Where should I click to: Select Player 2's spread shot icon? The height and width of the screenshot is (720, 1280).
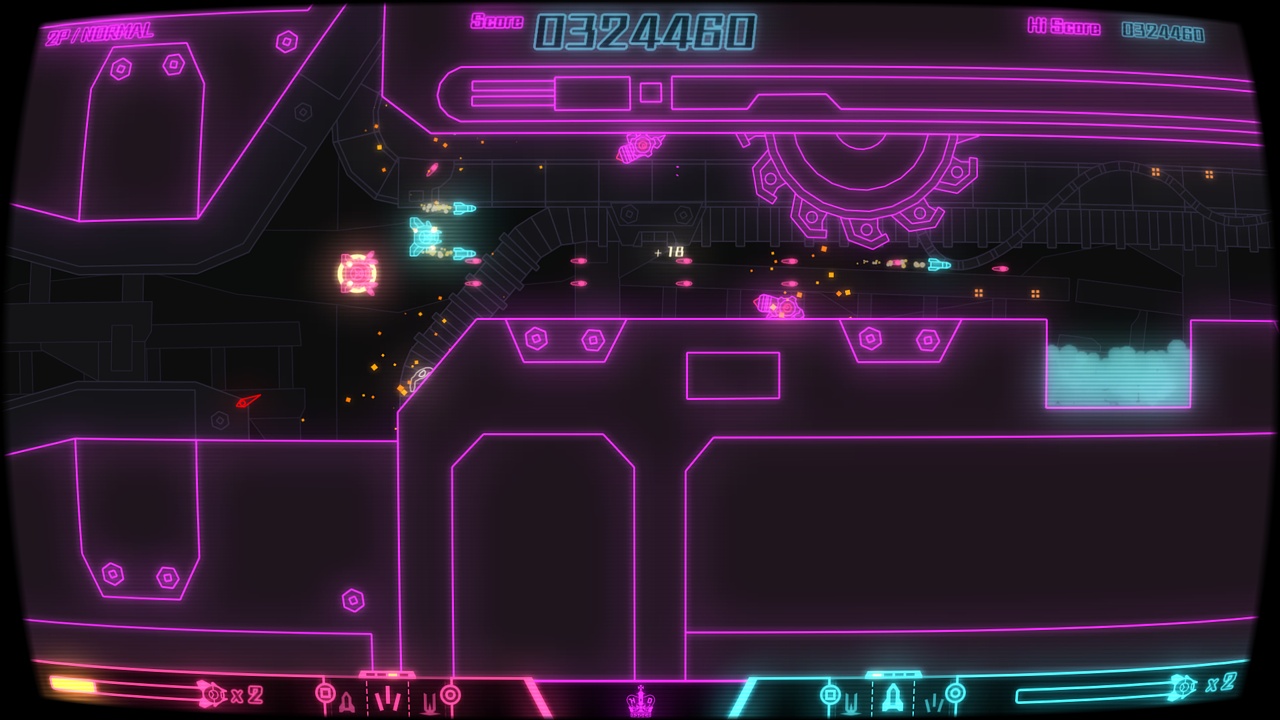[935, 705]
